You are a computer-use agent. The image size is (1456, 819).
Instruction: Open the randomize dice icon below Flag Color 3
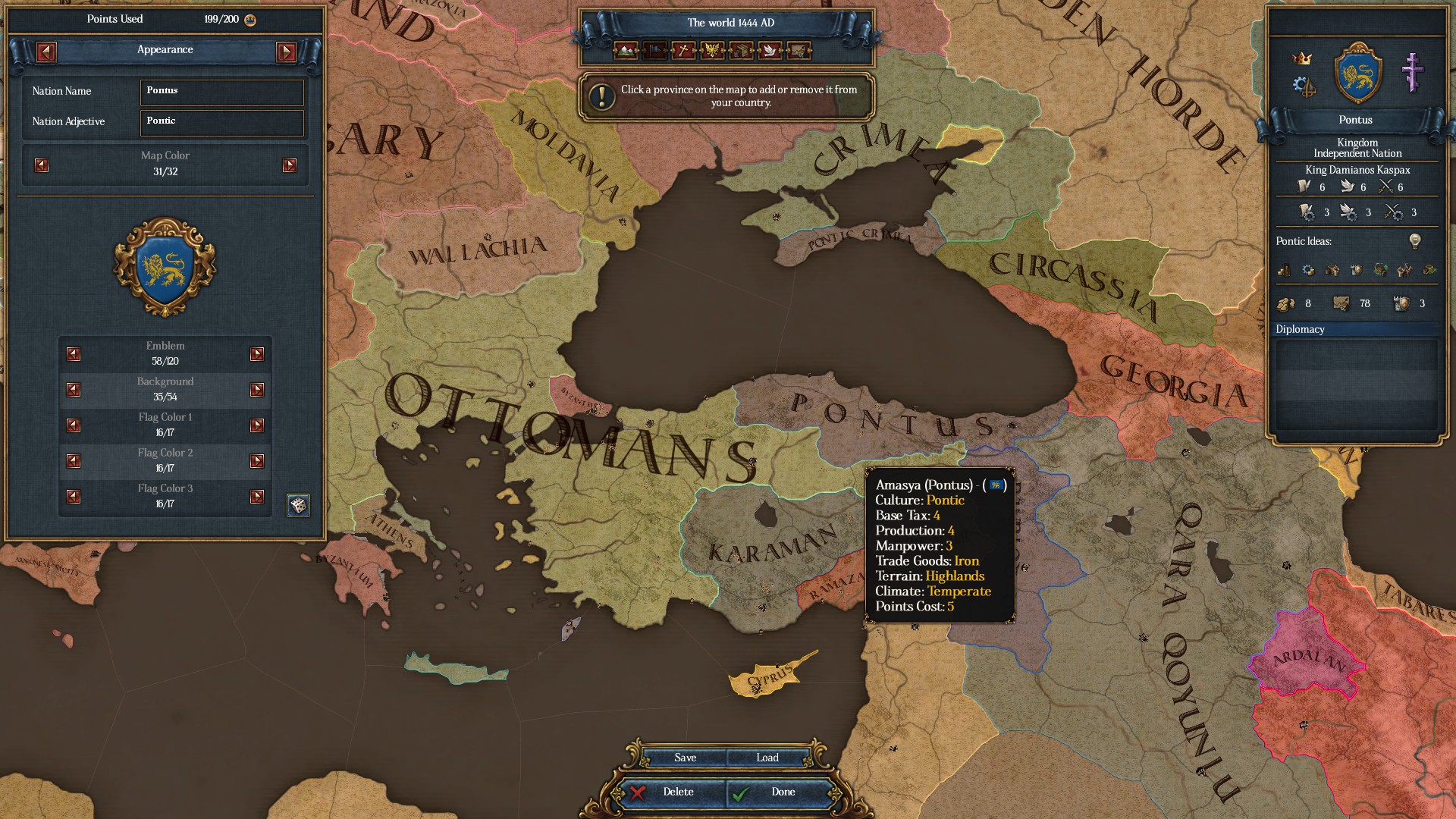point(297,506)
